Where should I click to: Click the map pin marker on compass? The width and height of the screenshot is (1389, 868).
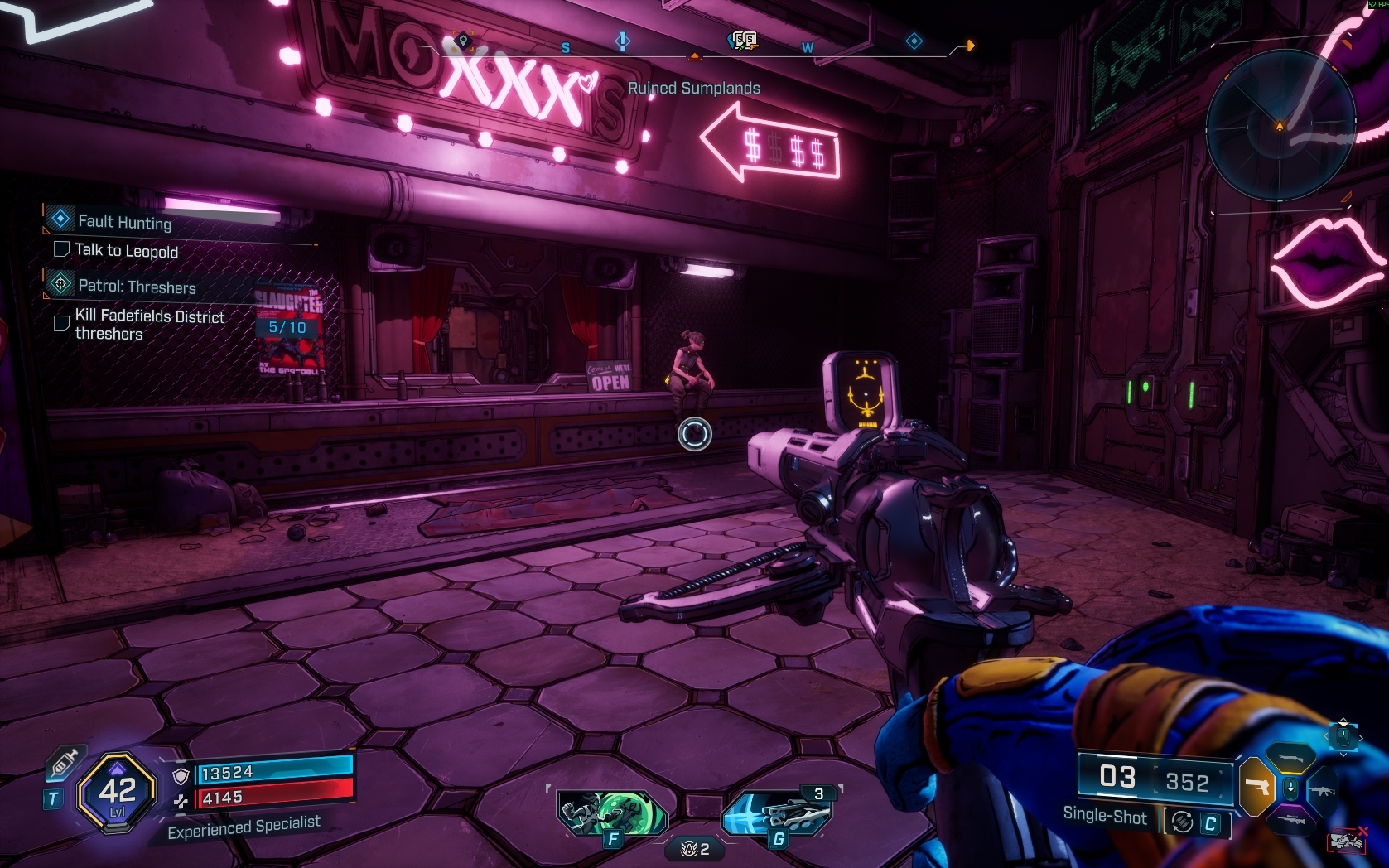[463, 41]
